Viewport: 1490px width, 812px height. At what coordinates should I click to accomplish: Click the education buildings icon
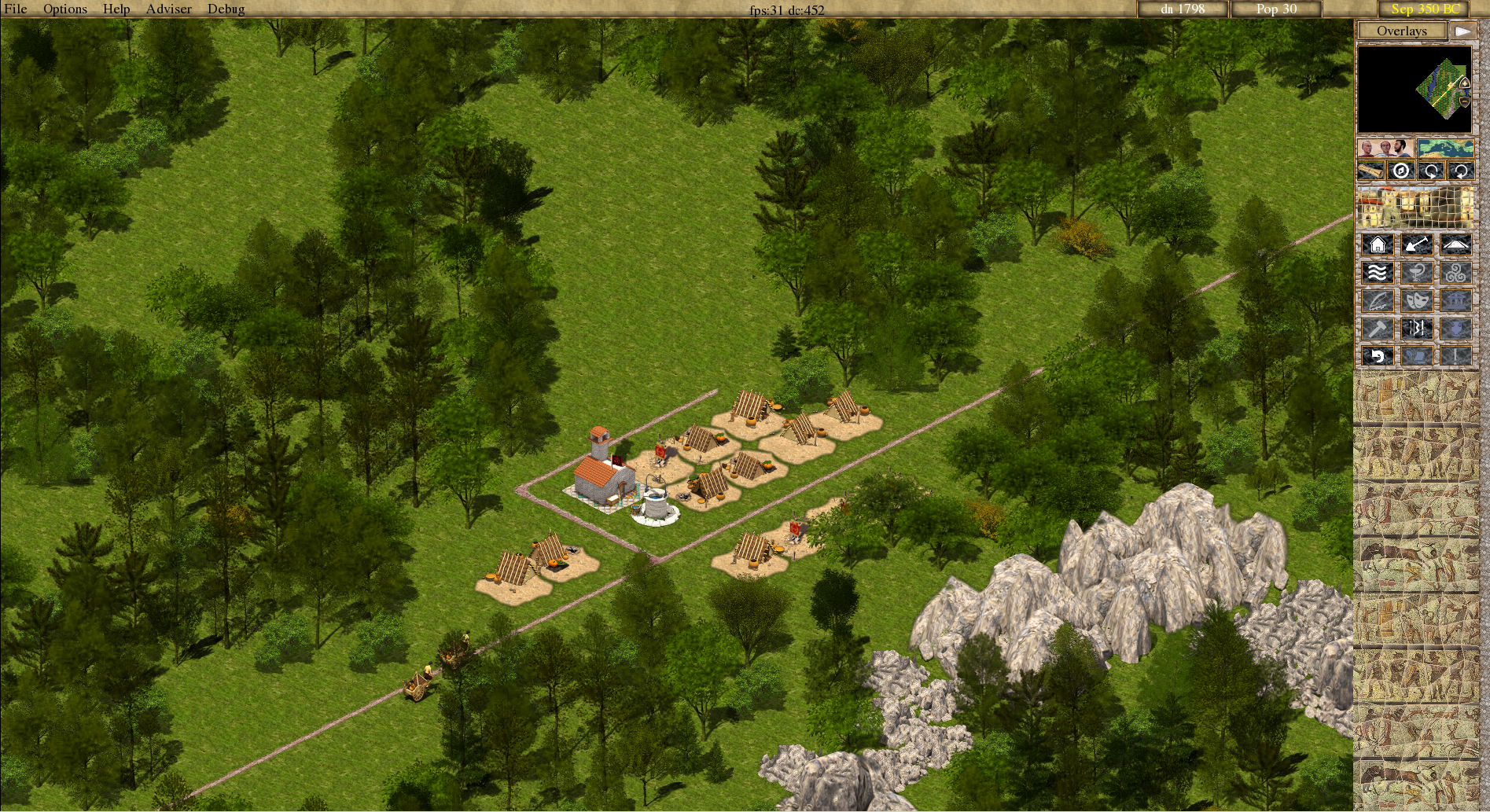(x=1378, y=300)
